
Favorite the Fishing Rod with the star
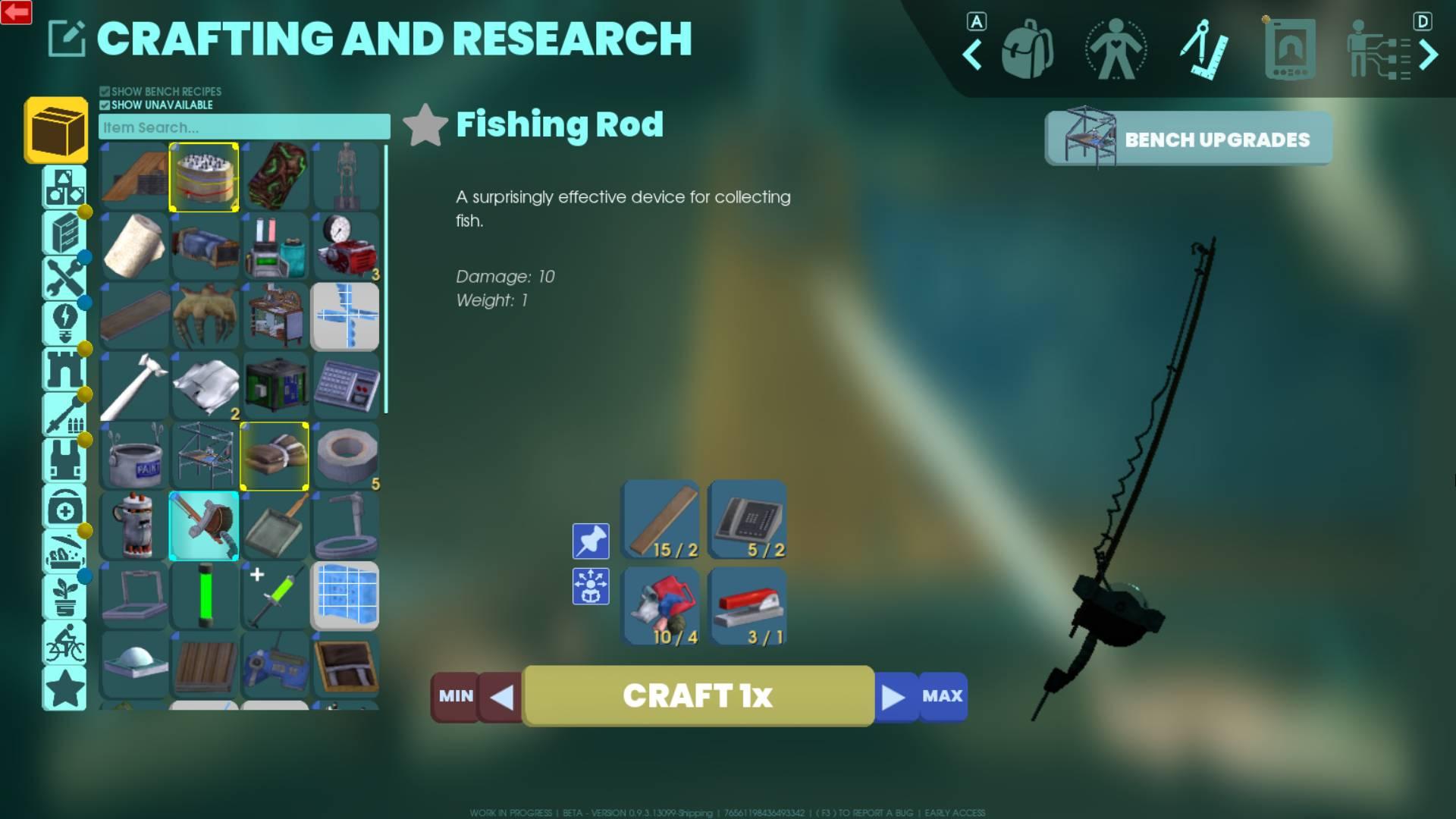pyautogui.click(x=425, y=125)
